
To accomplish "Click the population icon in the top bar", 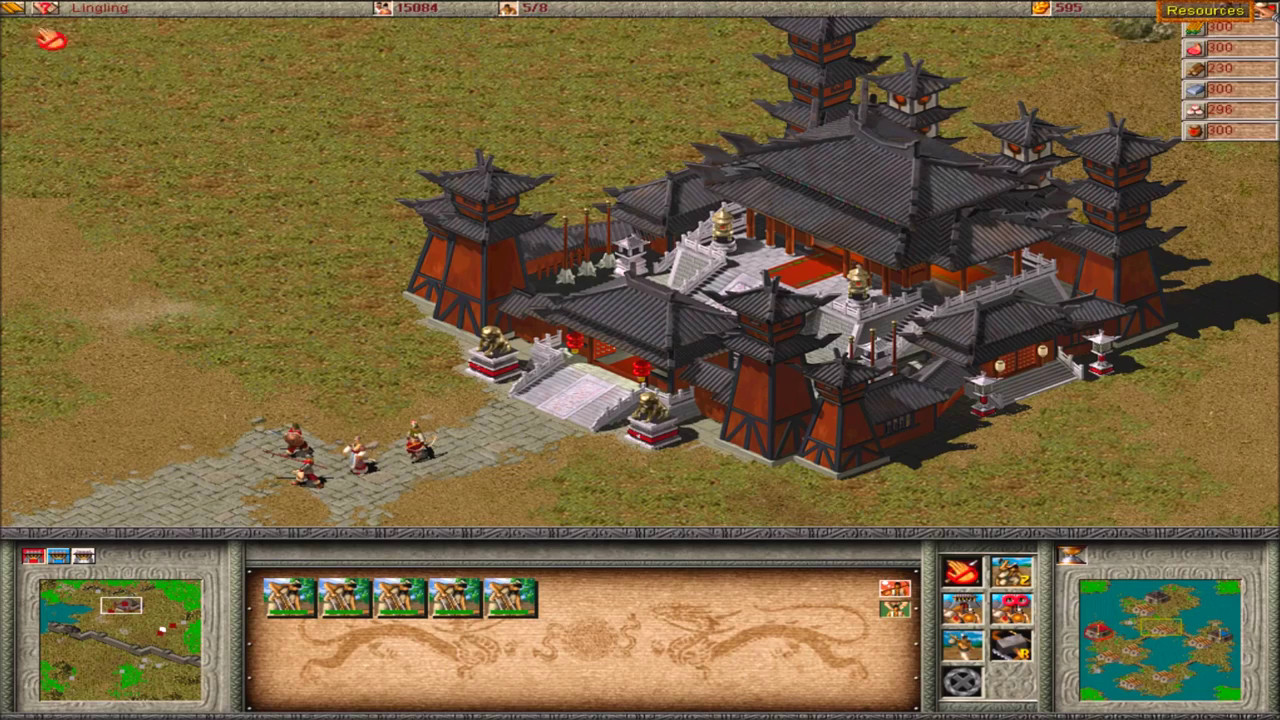I will 510,9.
